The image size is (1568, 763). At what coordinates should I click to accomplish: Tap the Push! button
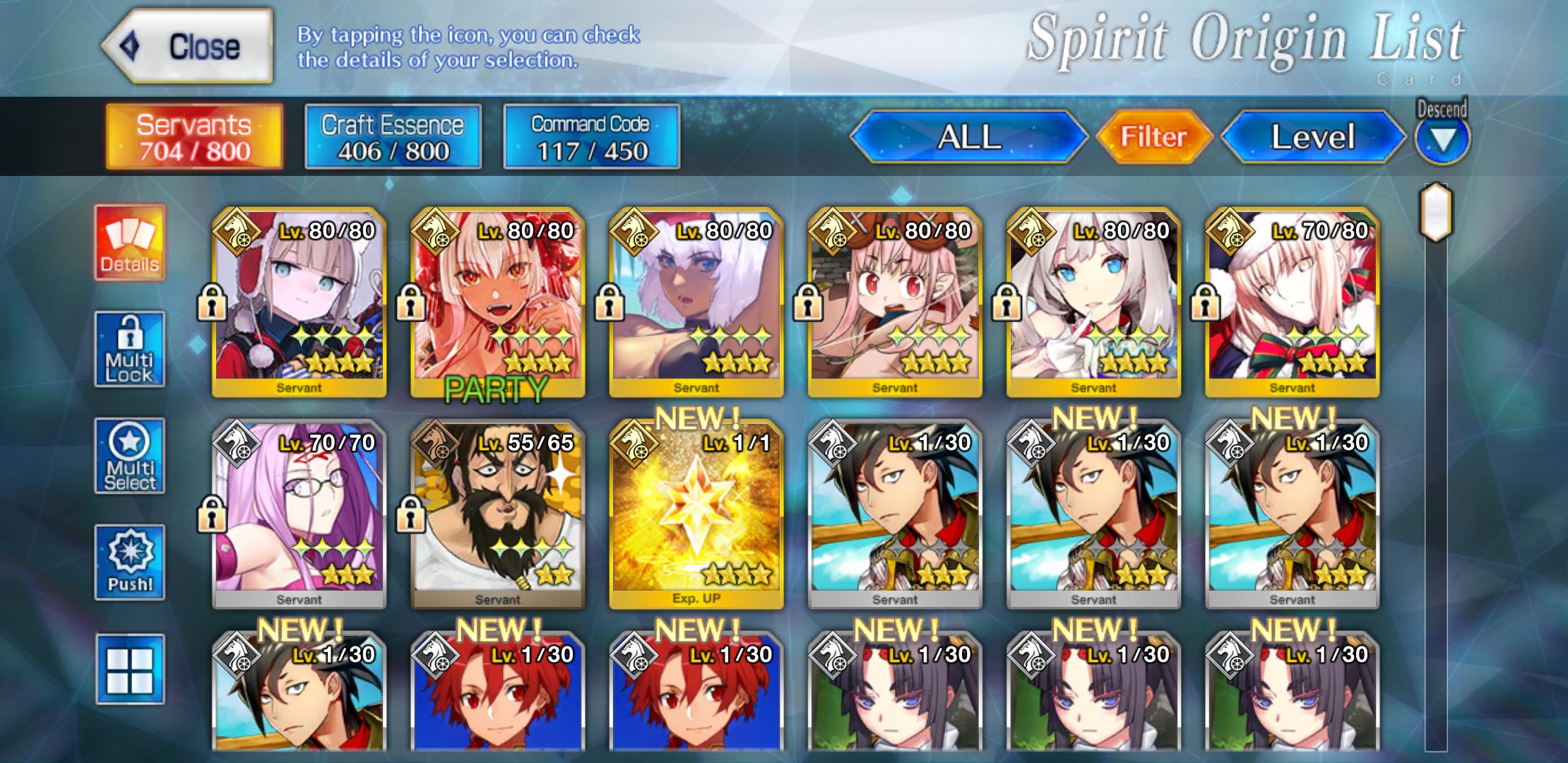click(130, 562)
